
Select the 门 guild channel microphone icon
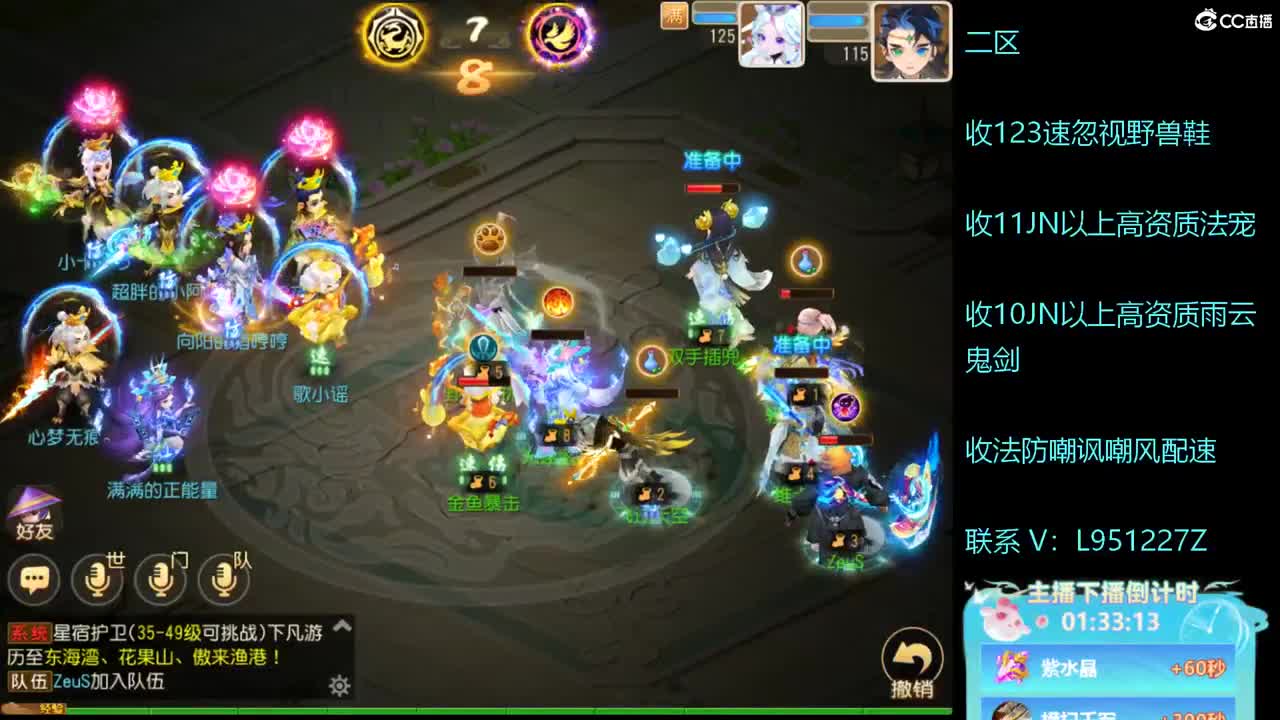(160, 577)
